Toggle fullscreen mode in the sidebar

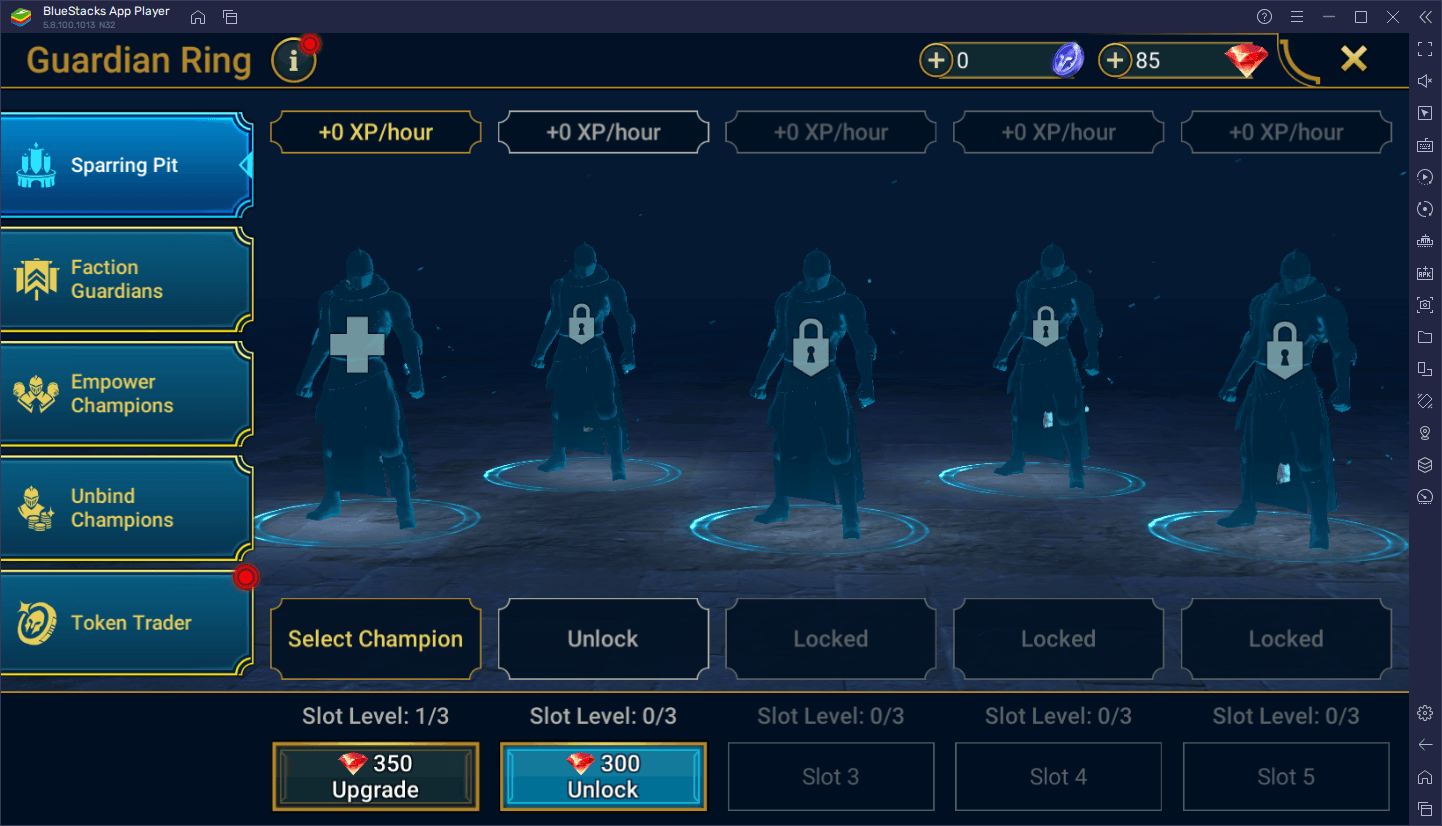[x=1425, y=48]
